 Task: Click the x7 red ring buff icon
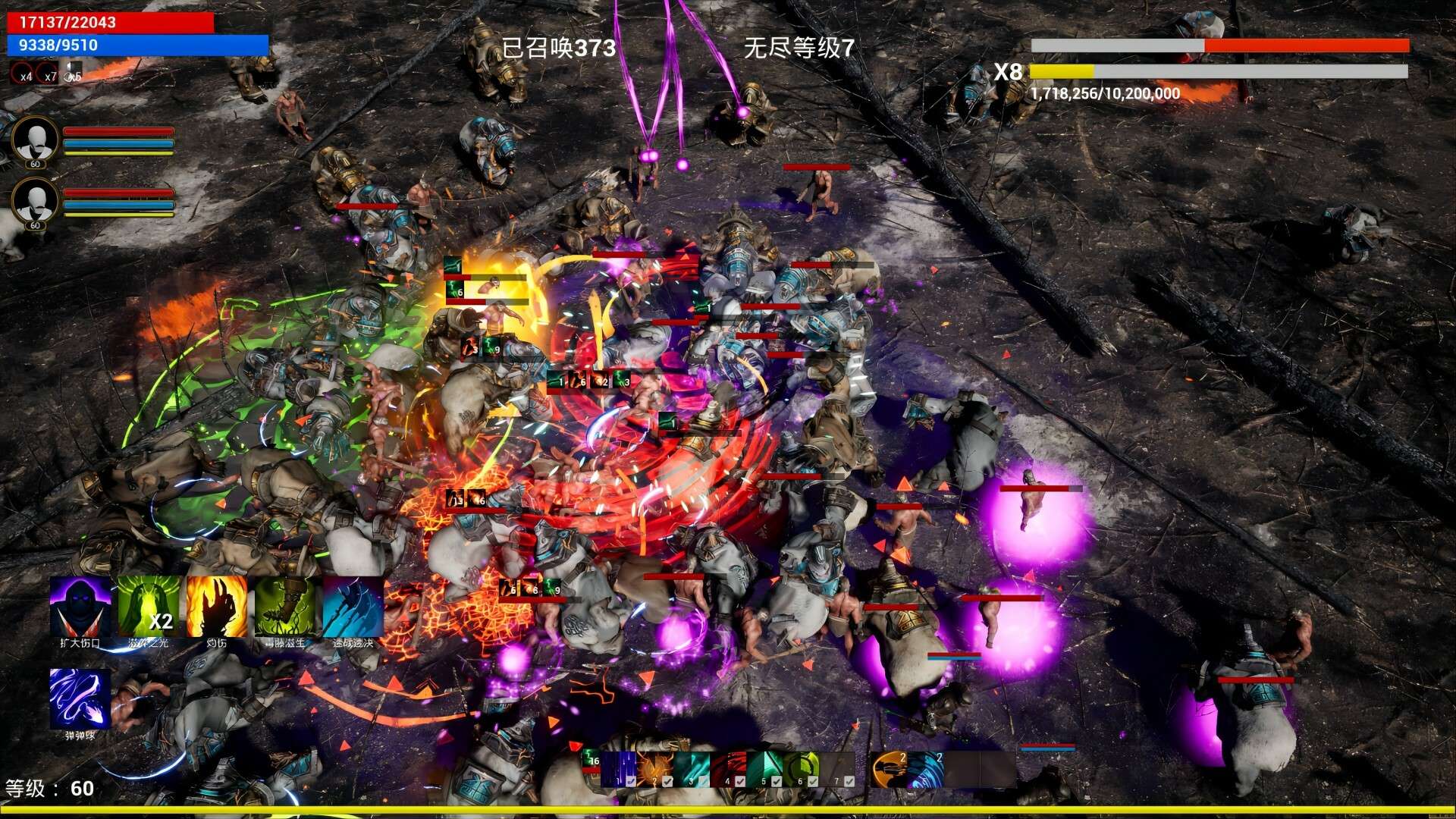point(47,74)
